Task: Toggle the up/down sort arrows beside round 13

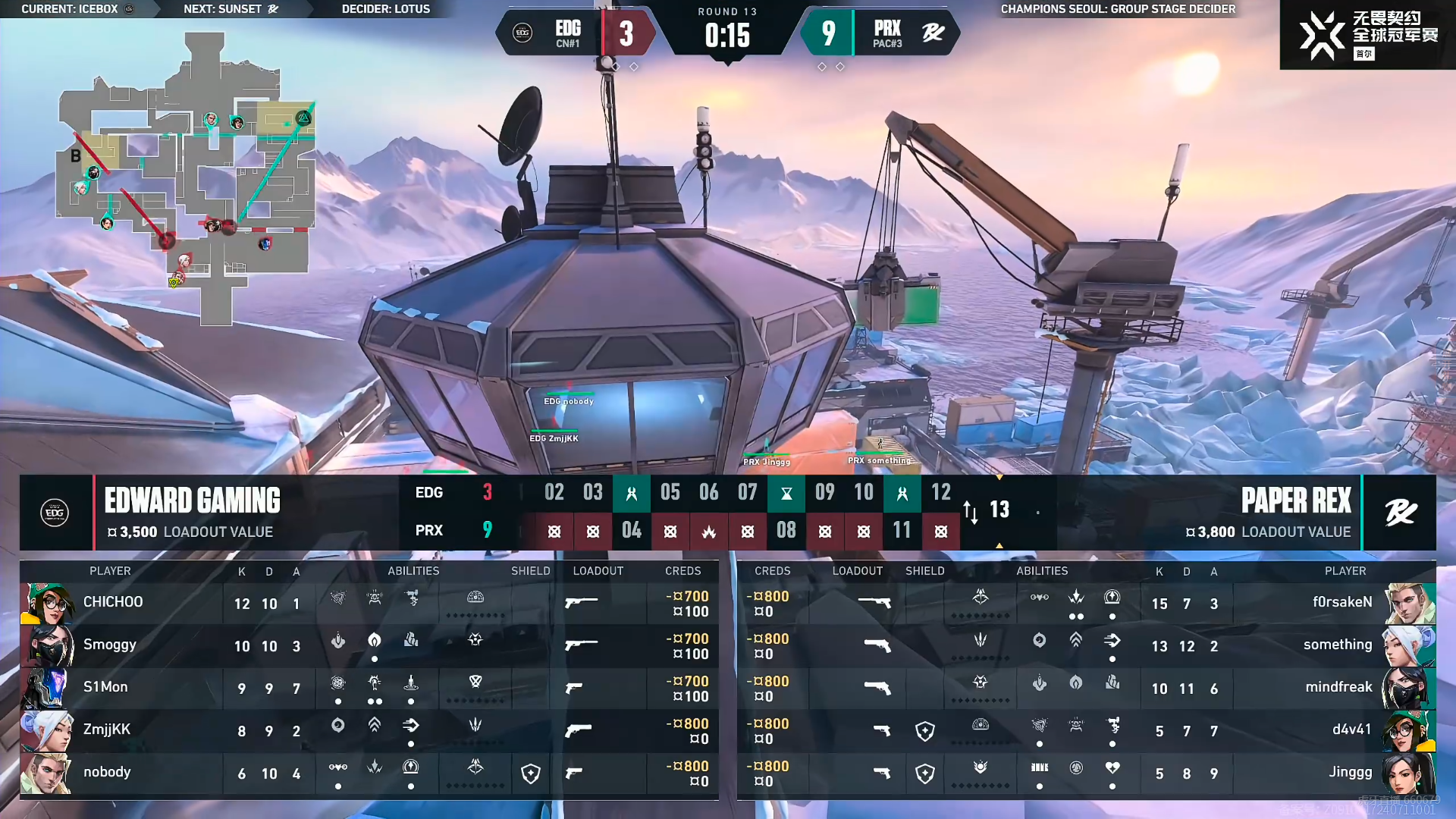Action: (971, 512)
